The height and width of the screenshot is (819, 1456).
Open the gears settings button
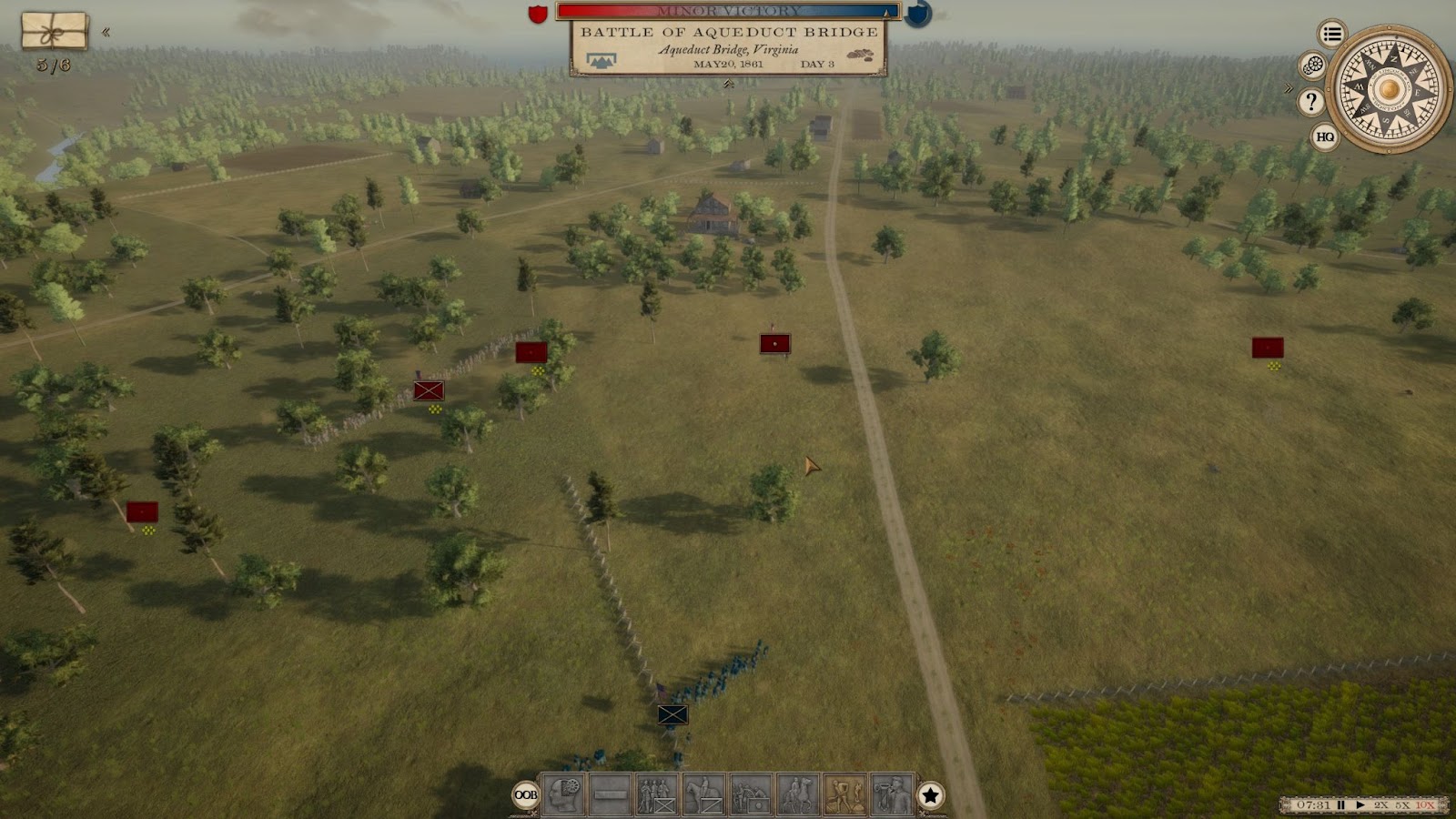(x=1312, y=66)
